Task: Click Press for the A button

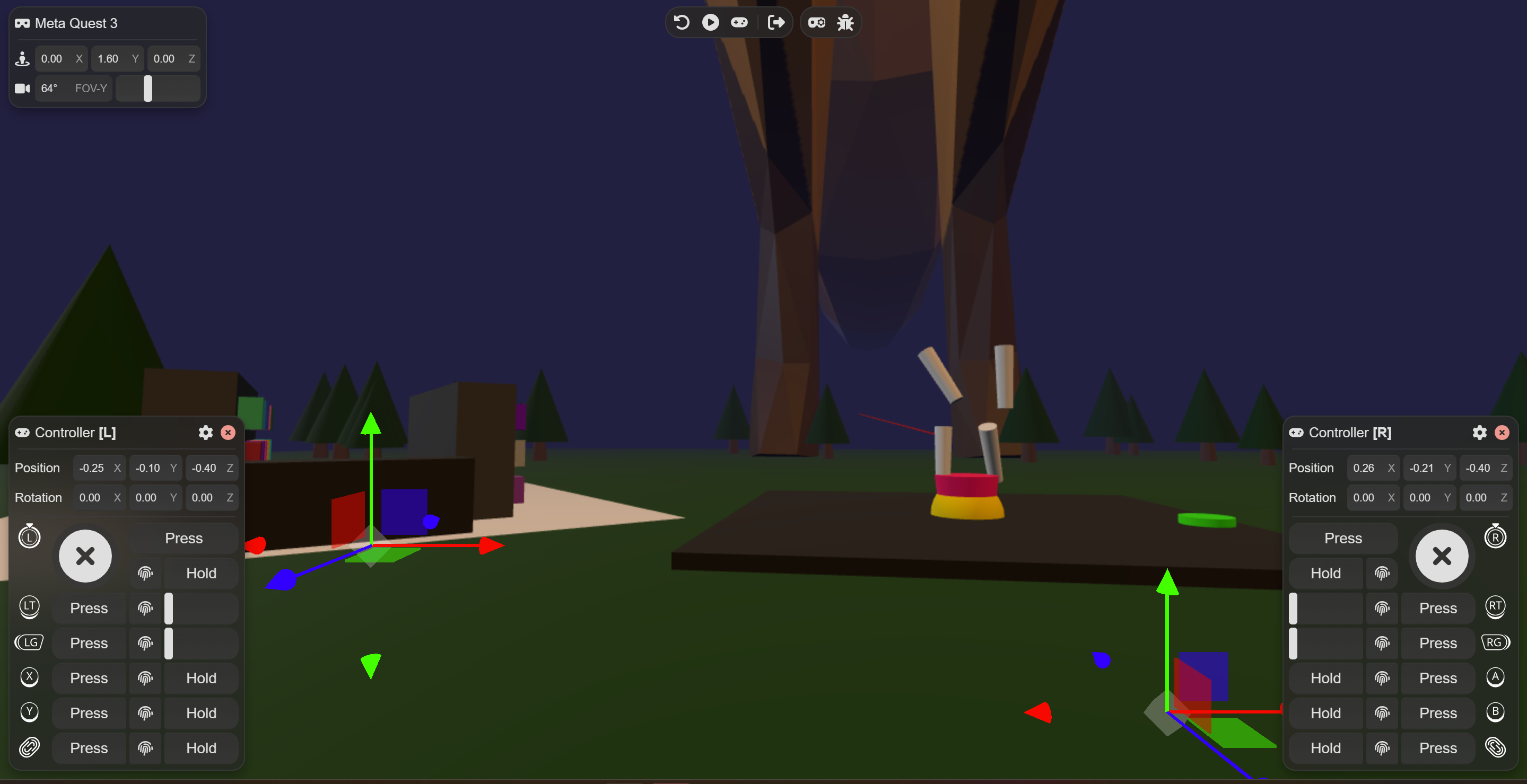Action: point(1437,678)
